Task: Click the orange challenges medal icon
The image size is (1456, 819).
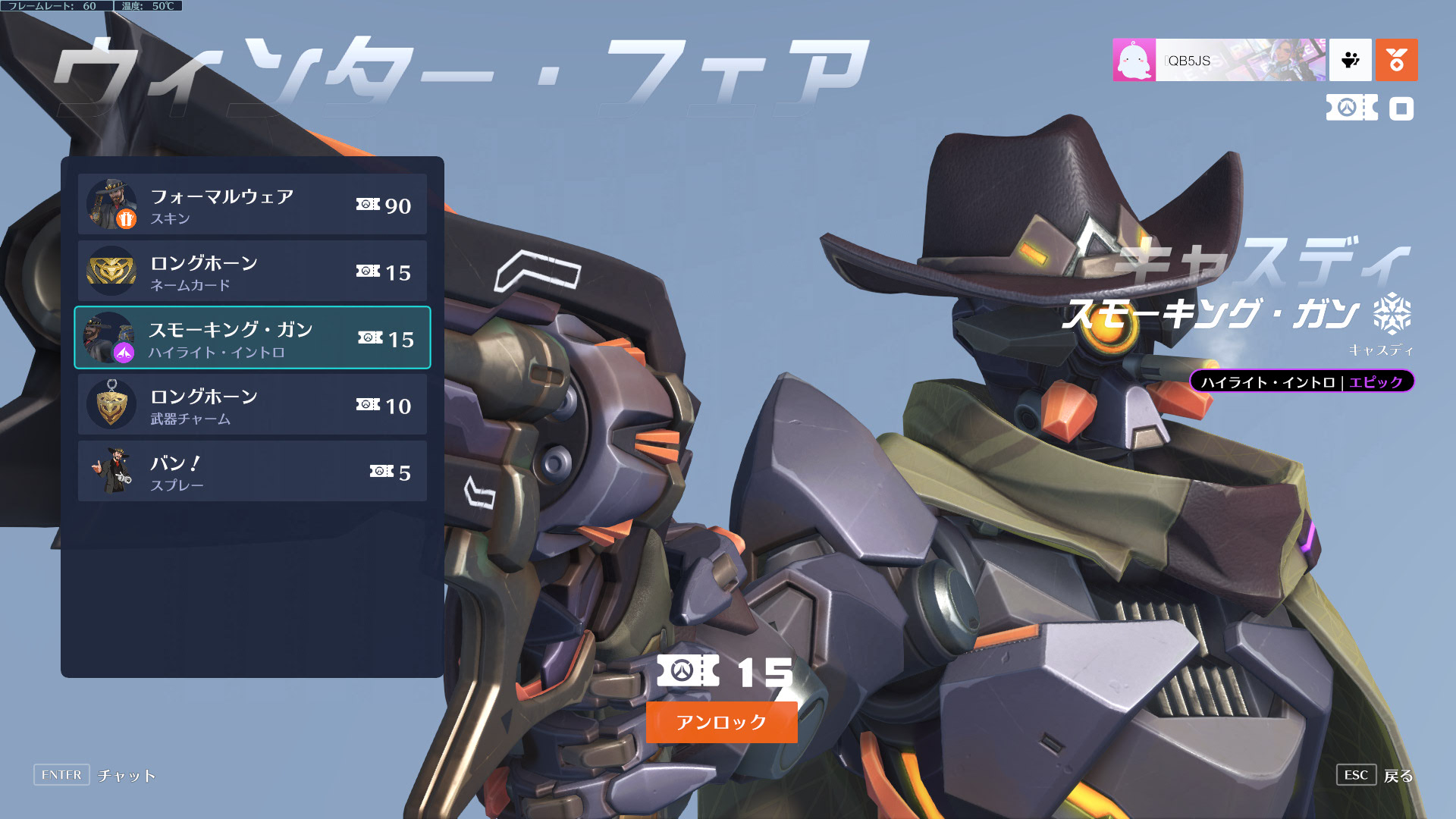Action: coord(1396,60)
